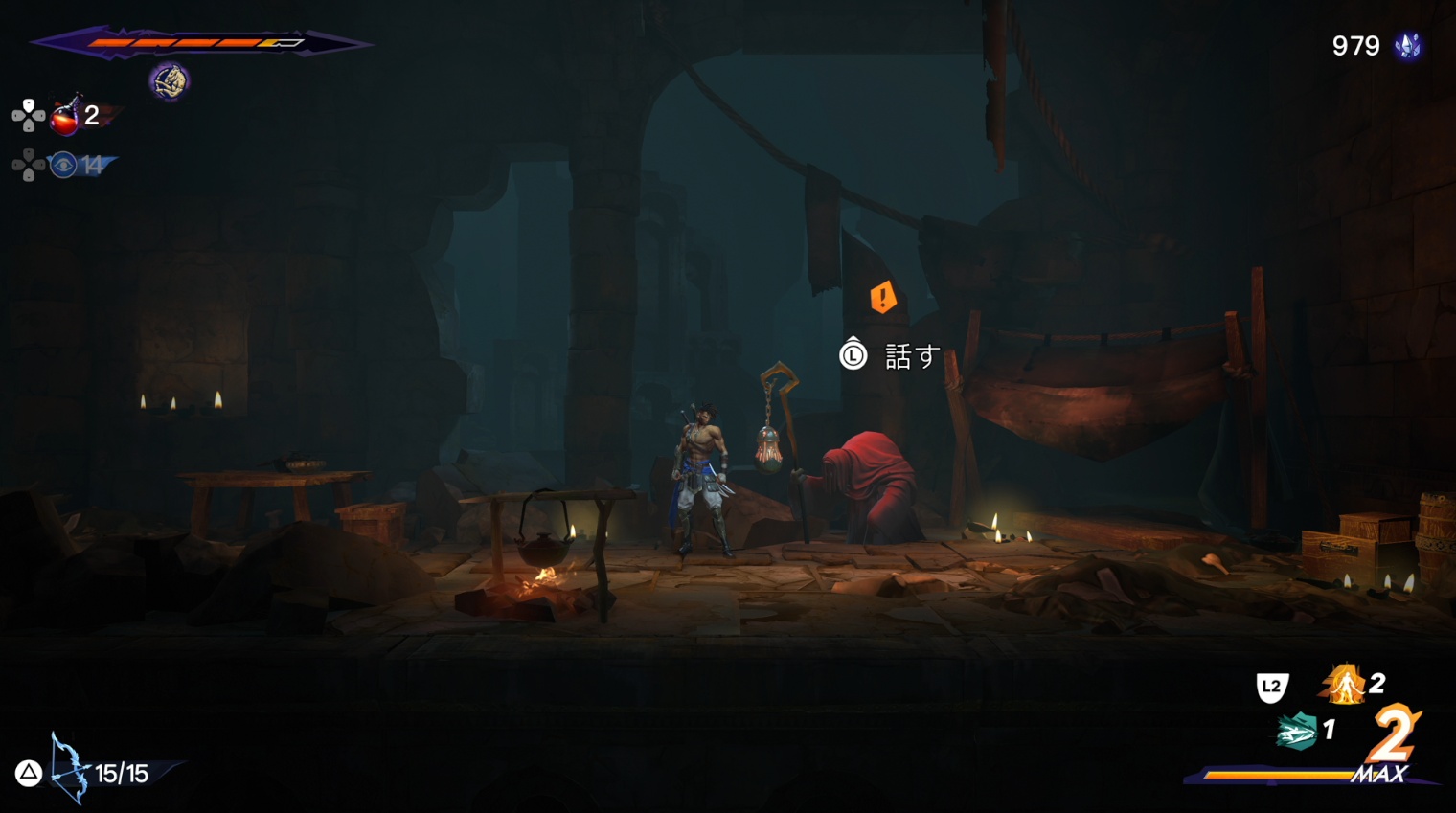The height and width of the screenshot is (813, 1456).
Task: Select the red healing potion icon
Action: [64, 117]
